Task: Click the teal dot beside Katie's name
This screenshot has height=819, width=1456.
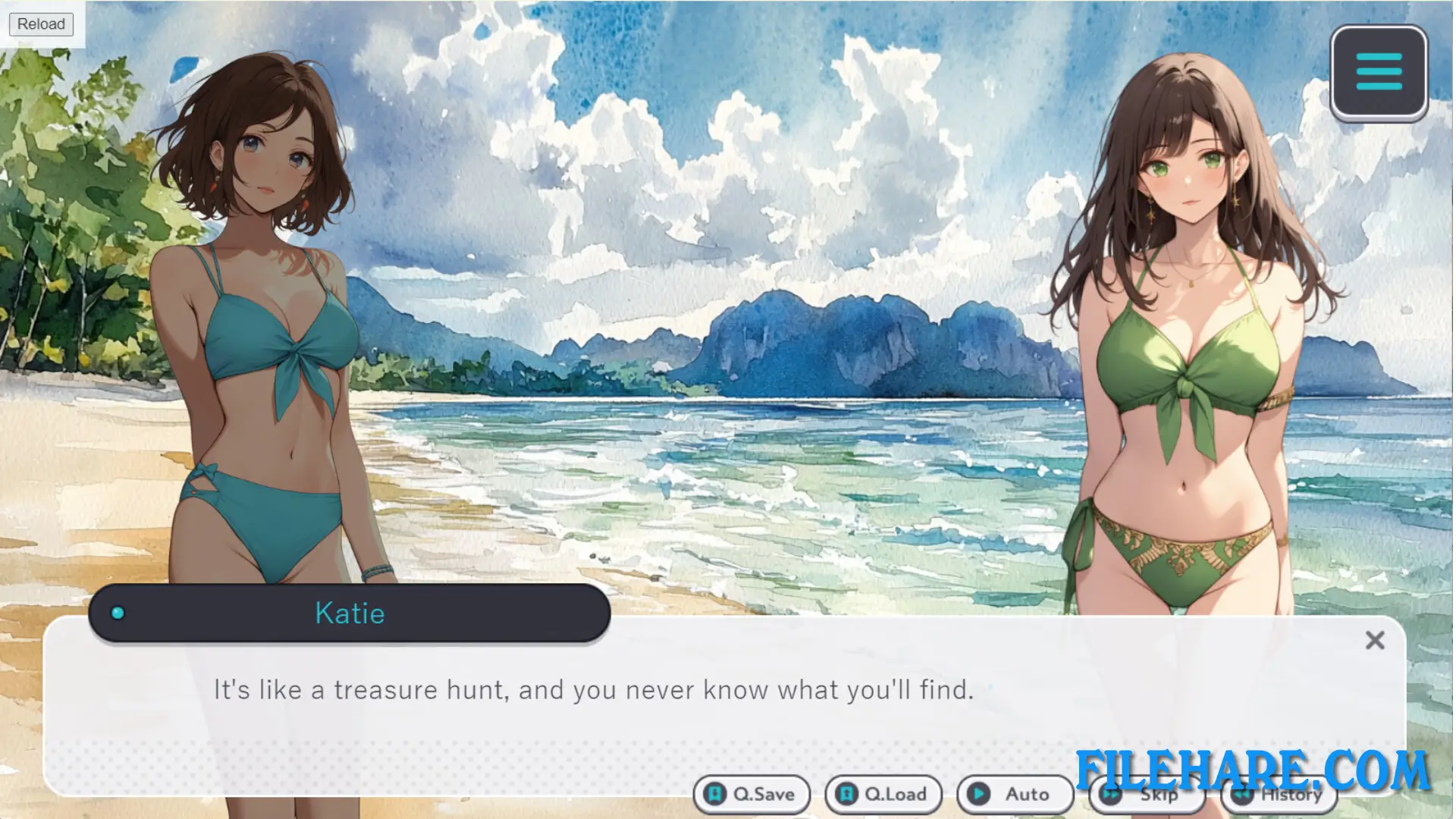Action: click(x=118, y=613)
